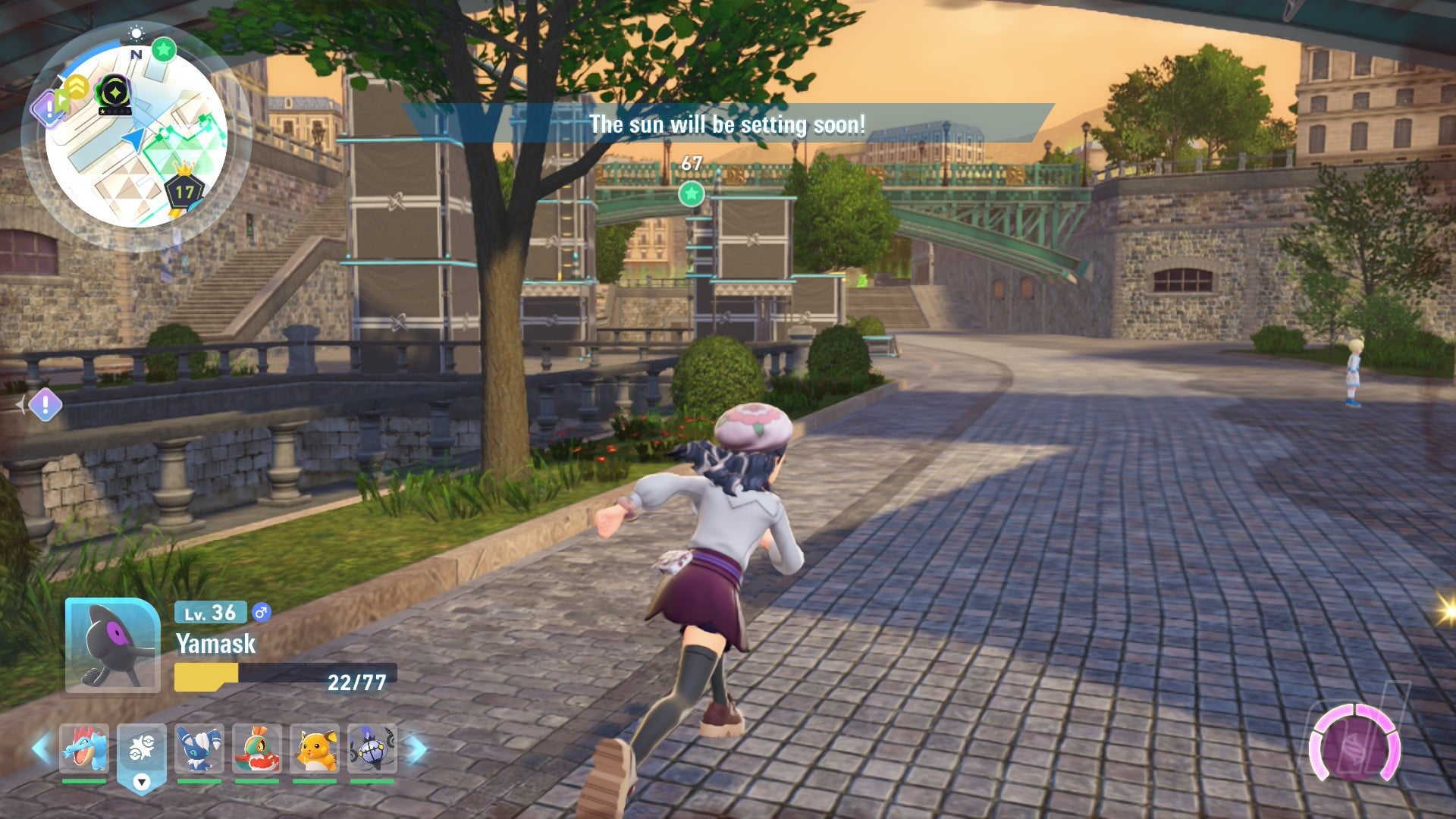Click the party bar right arrow
This screenshot has height=819, width=1456.
[417, 748]
